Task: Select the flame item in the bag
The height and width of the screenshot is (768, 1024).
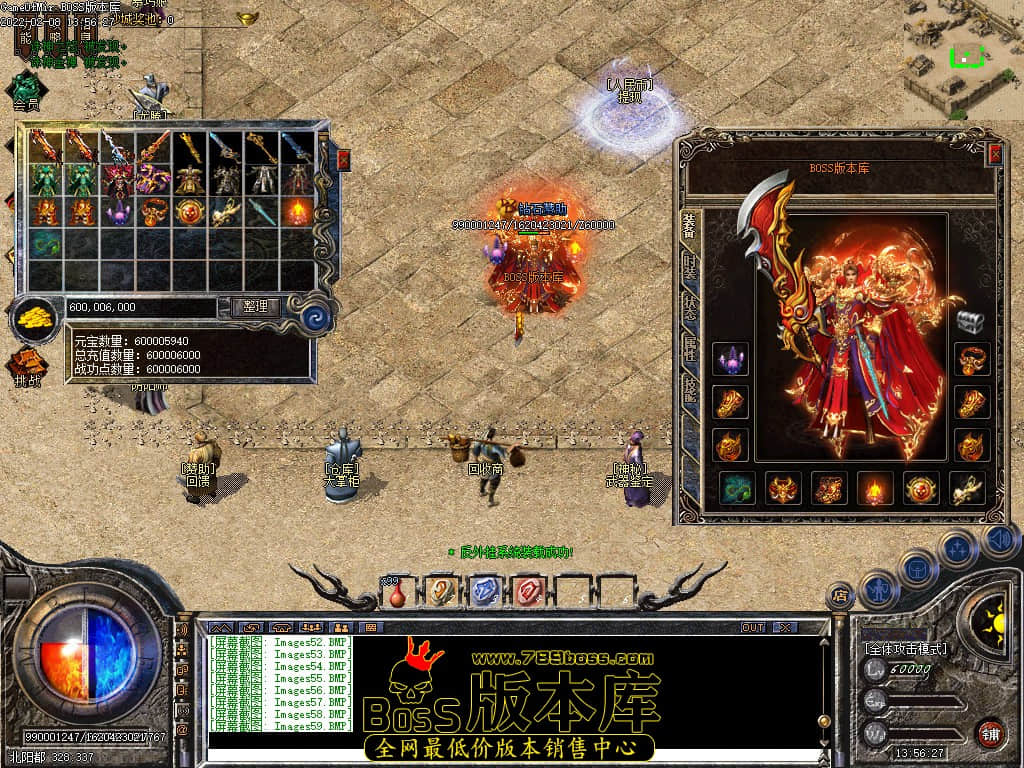Action: coord(297,211)
